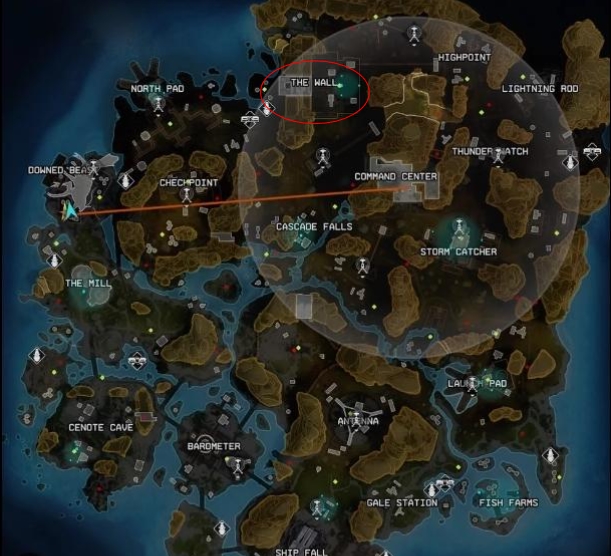Choose the Thunder Watch map label
The height and width of the screenshot is (556, 611).
[x=490, y=151]
